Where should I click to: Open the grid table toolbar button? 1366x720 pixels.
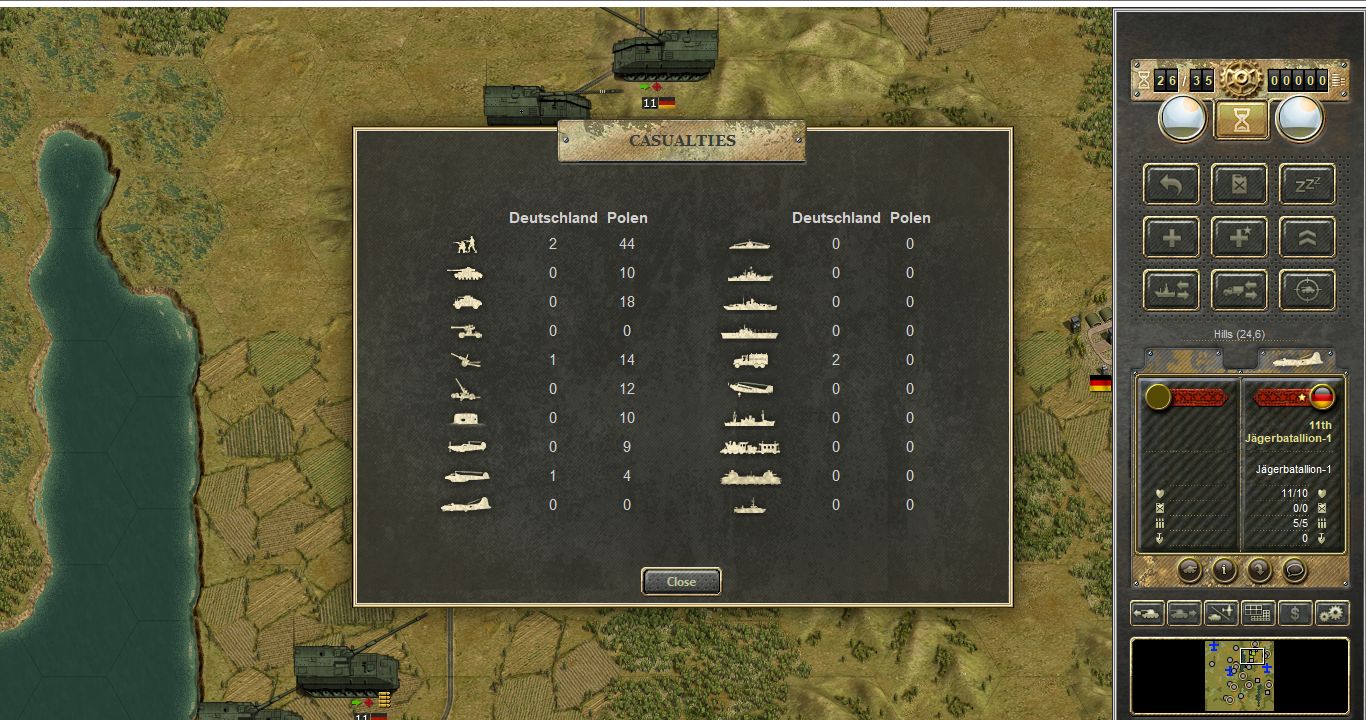coord(1258,613)
